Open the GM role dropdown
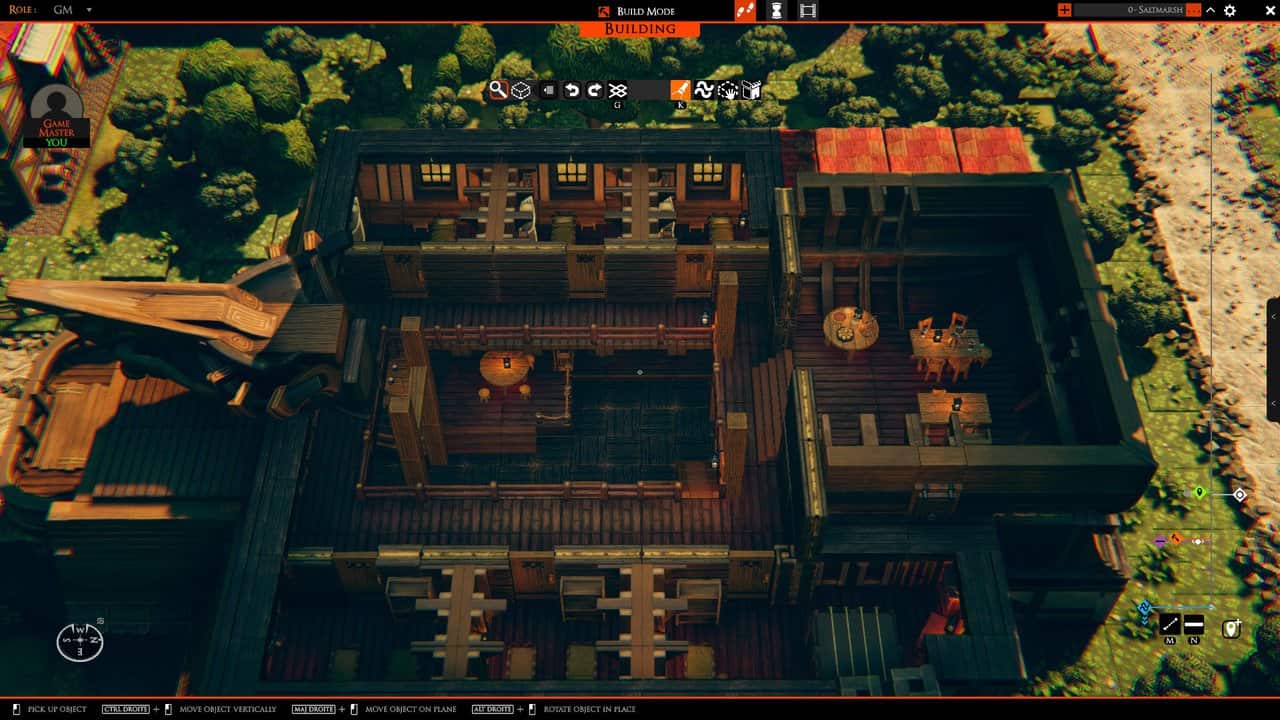The image size is (1280, 720). click(75, 10)
